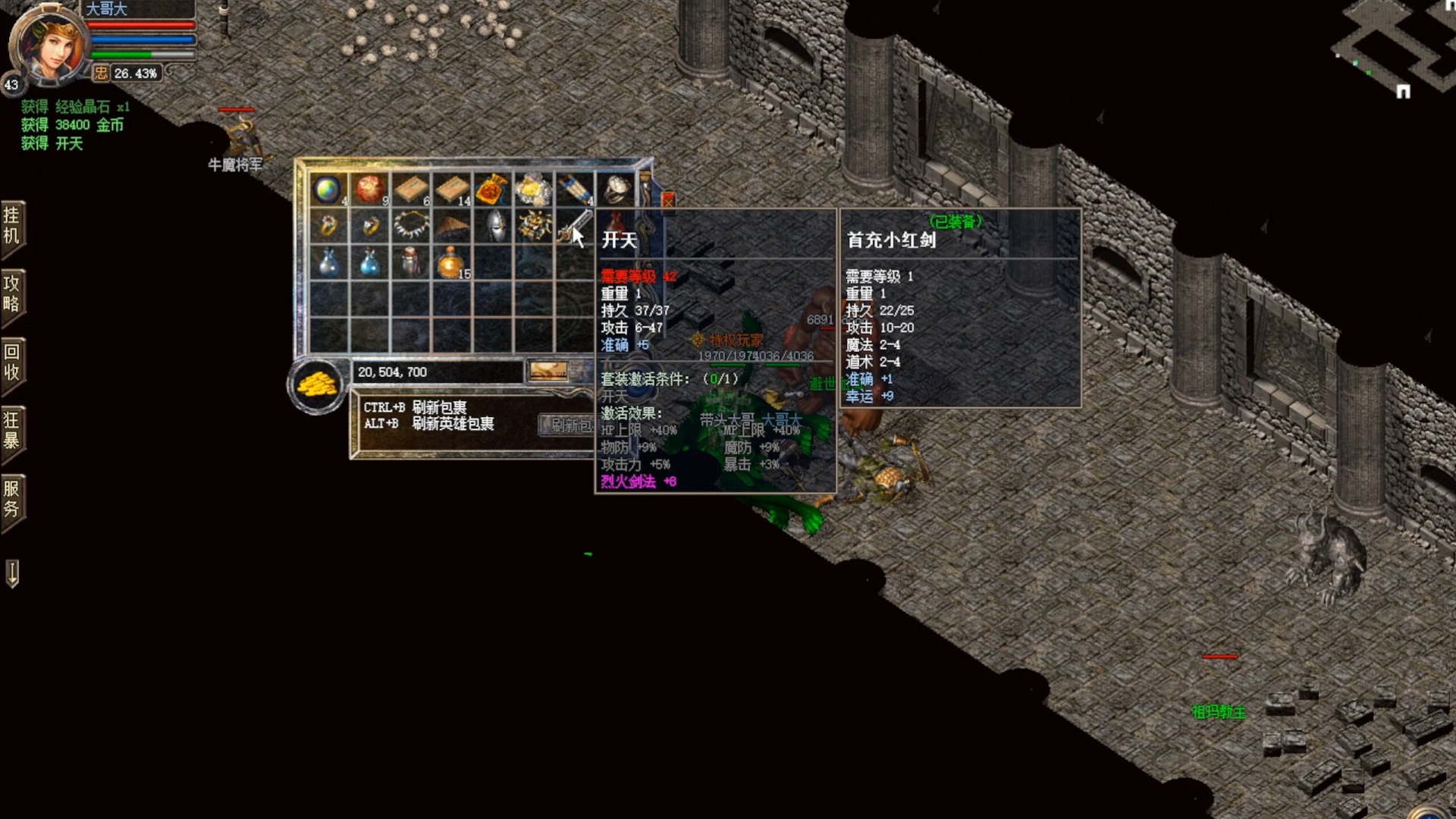Screen dimensions: 1456x819
Task: Choose the blue-banded scroll bundle
Action: [x=575, y=189]
